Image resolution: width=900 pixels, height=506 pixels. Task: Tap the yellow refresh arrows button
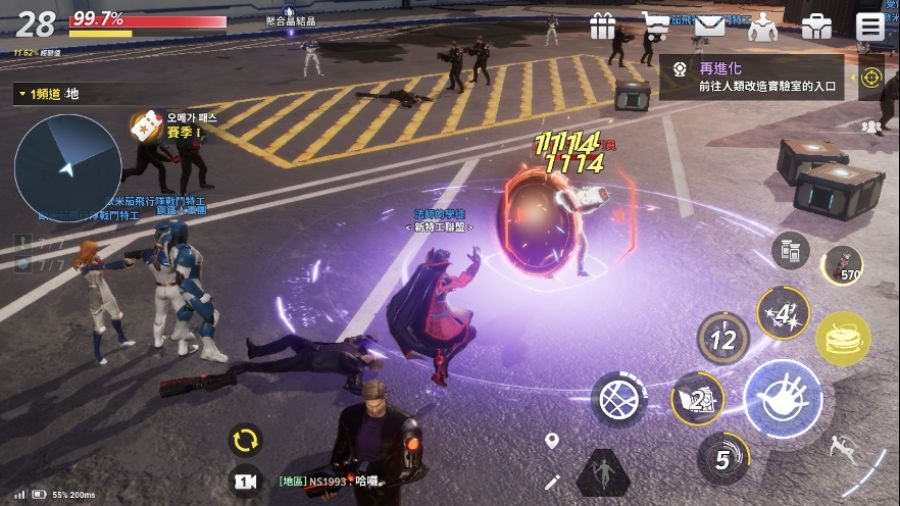[245, 440]
